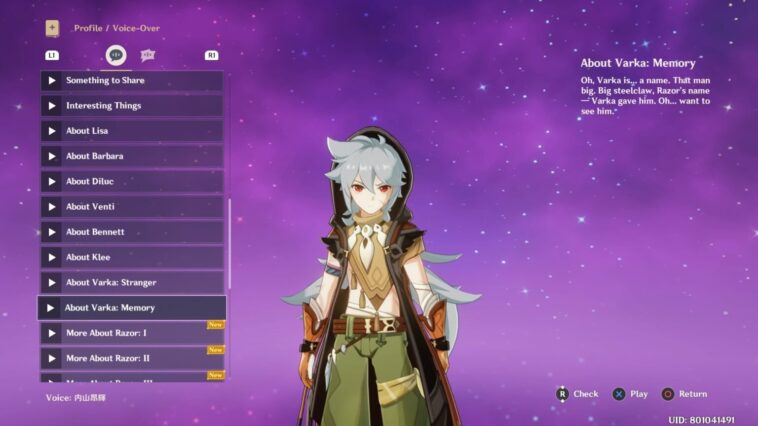Select "About Varka: Stranger" entry
This screenshot has width=758, height=426.
point(132,282)
